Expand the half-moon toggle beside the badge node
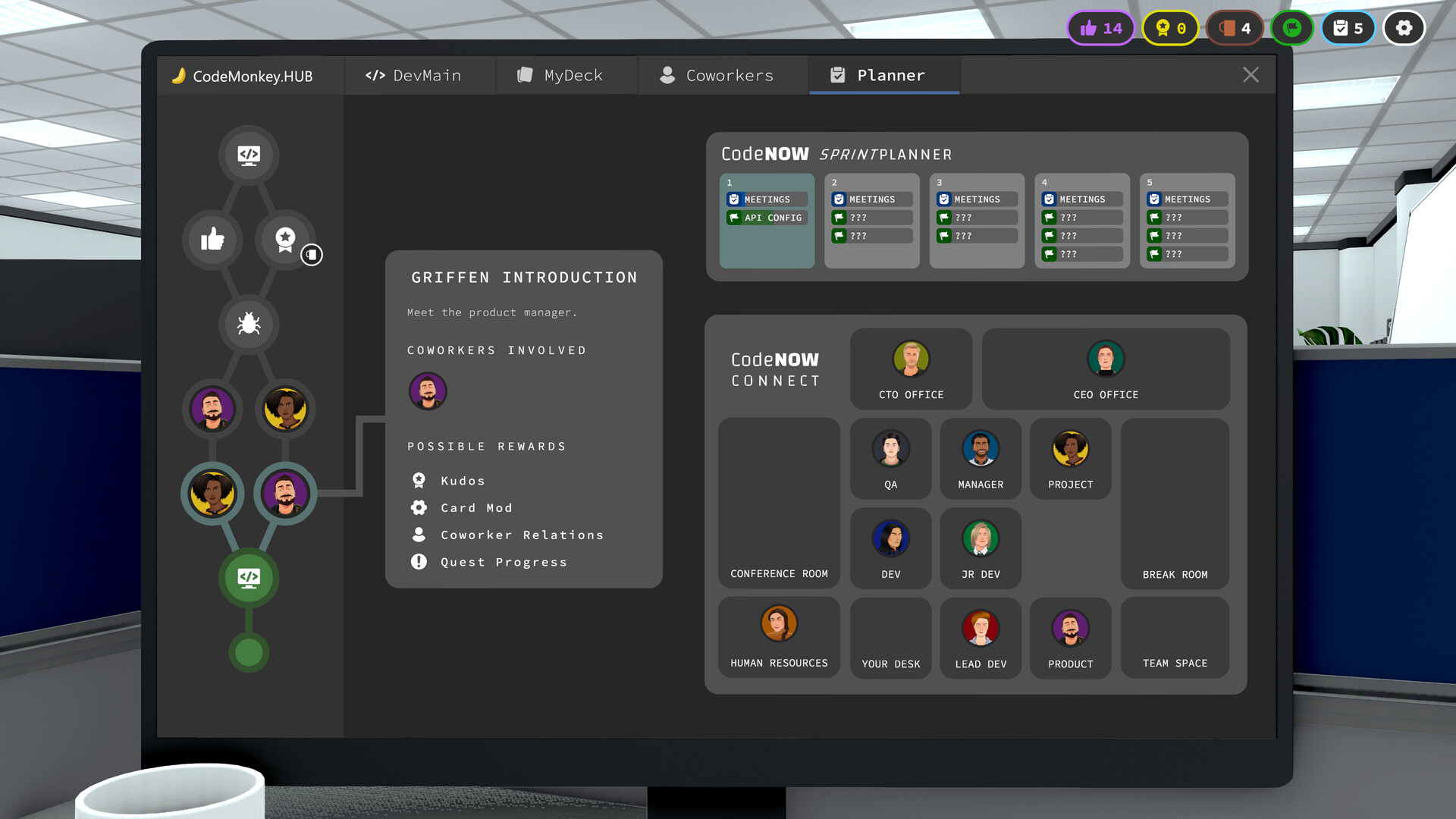Image resolution: width=1456 pixels, height=819 pixels. click(311, 256)
